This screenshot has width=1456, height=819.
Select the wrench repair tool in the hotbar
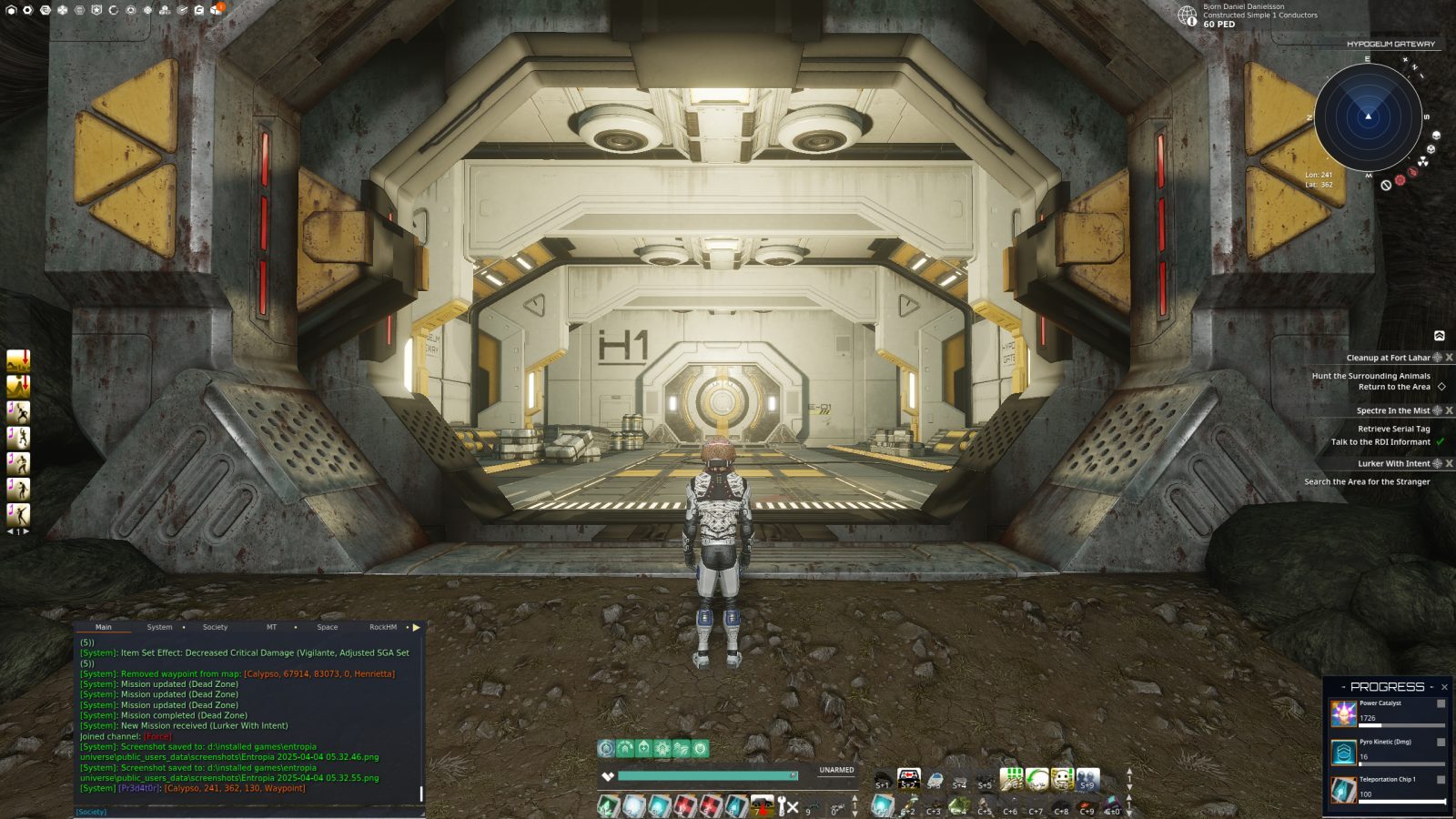tap(781, 806)
